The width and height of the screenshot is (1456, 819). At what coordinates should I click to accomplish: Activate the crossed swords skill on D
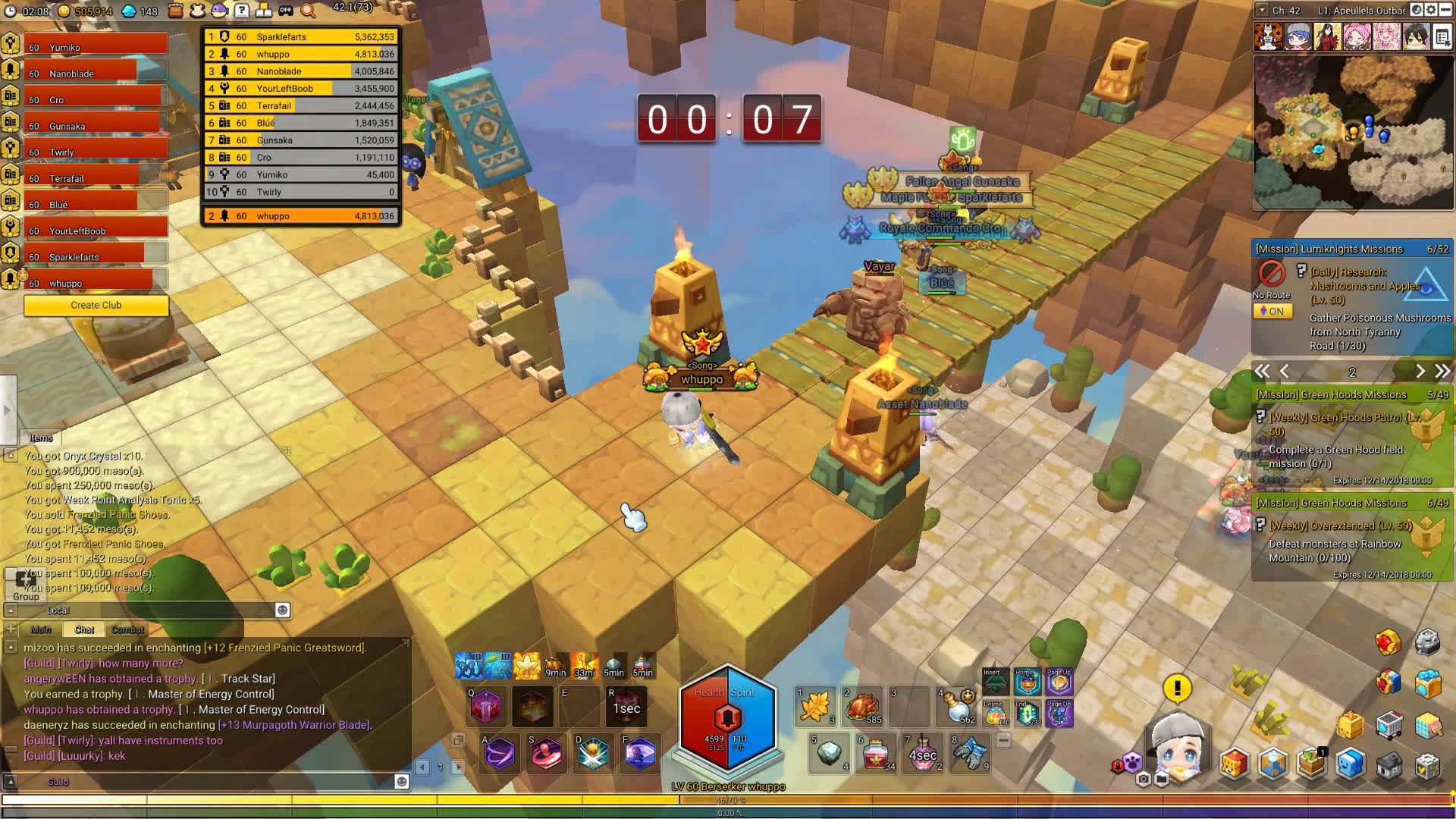pos(593,754)
